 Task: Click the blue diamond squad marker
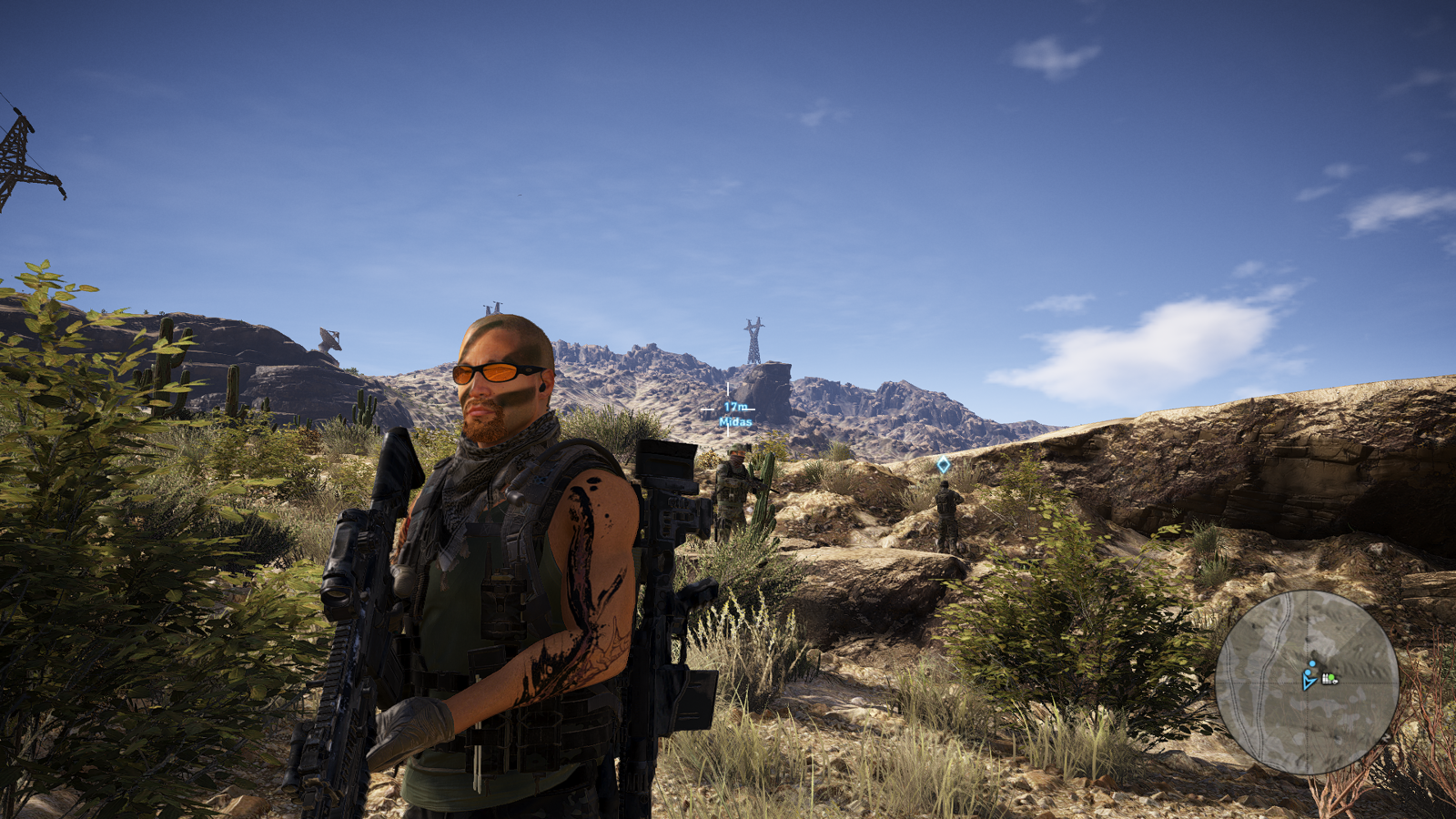944,465
